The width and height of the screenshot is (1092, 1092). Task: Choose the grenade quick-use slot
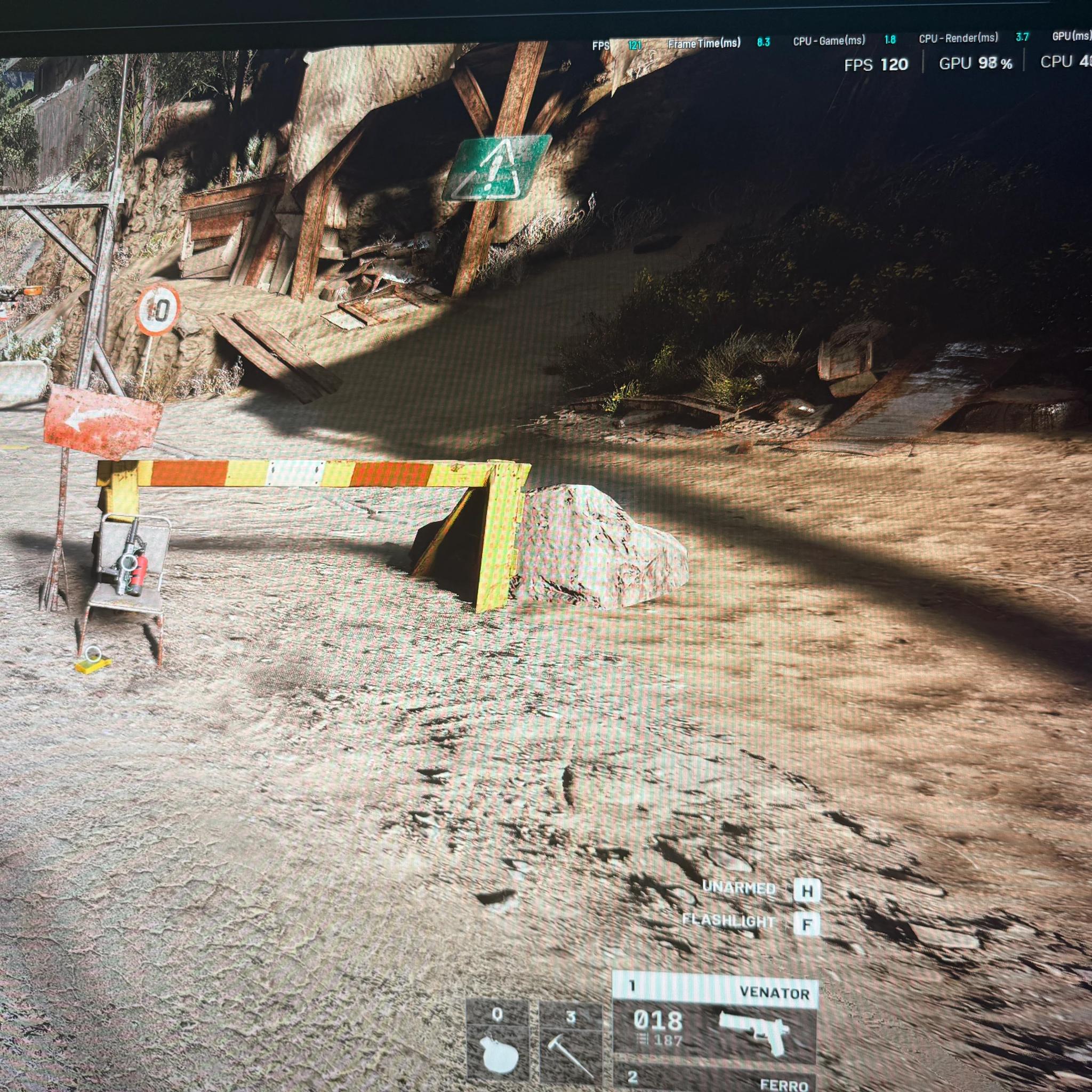click(x=497, y=1032)
